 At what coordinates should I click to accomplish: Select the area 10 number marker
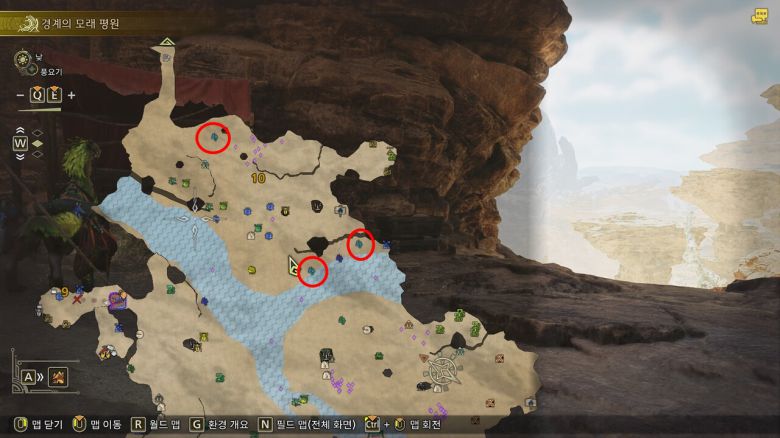pos(258,179)
